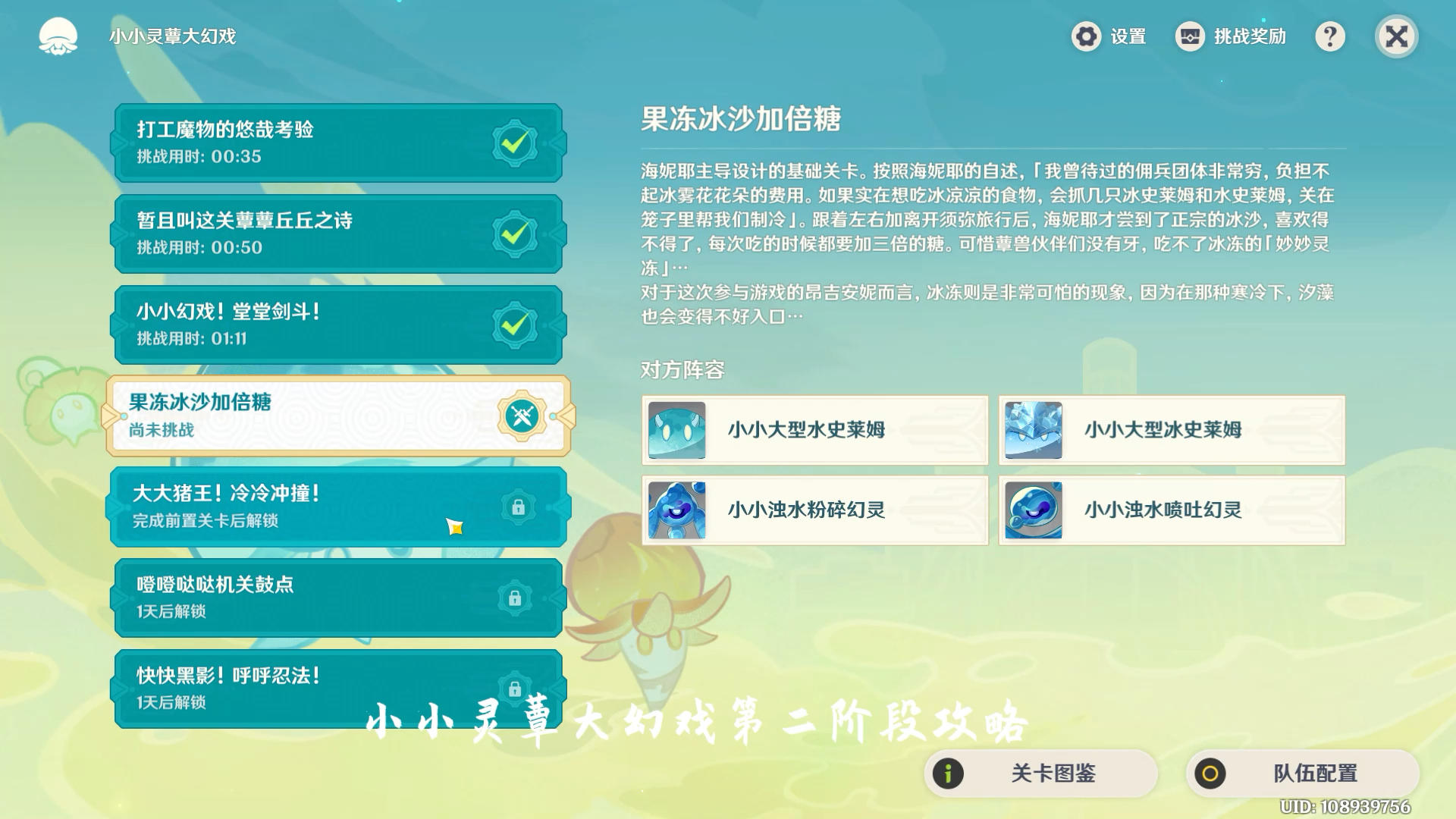Open the 队伍配置 team setup

click(x=1304, y=773)
